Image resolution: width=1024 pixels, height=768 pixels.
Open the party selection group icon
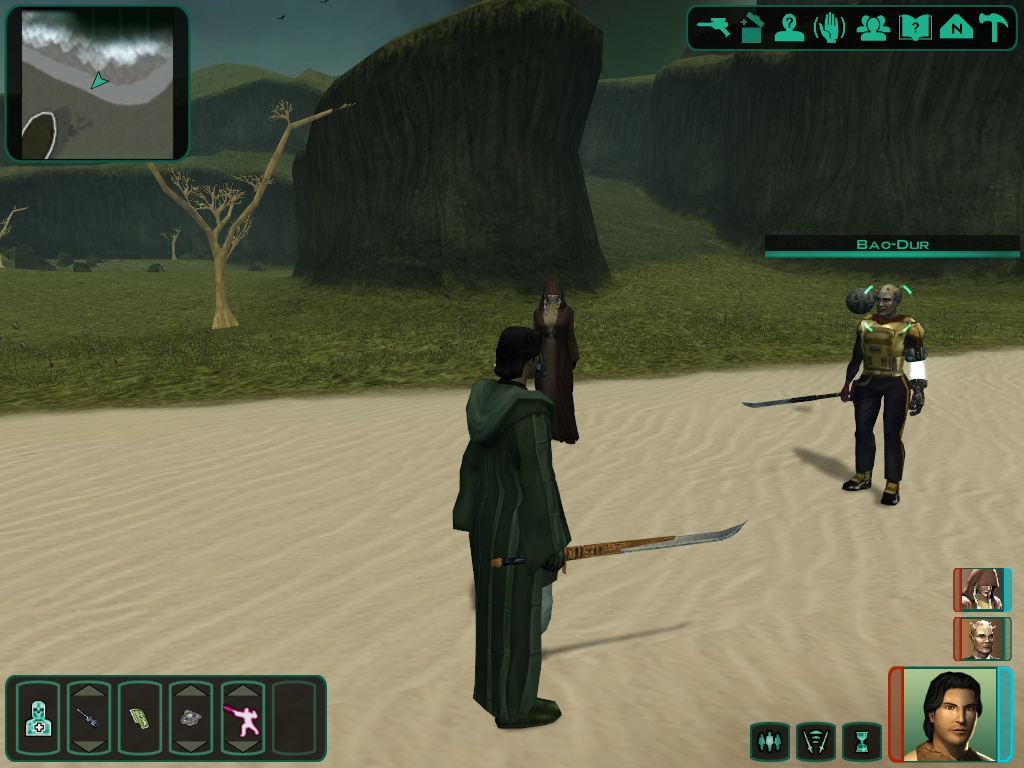click(x=873, y=27)
